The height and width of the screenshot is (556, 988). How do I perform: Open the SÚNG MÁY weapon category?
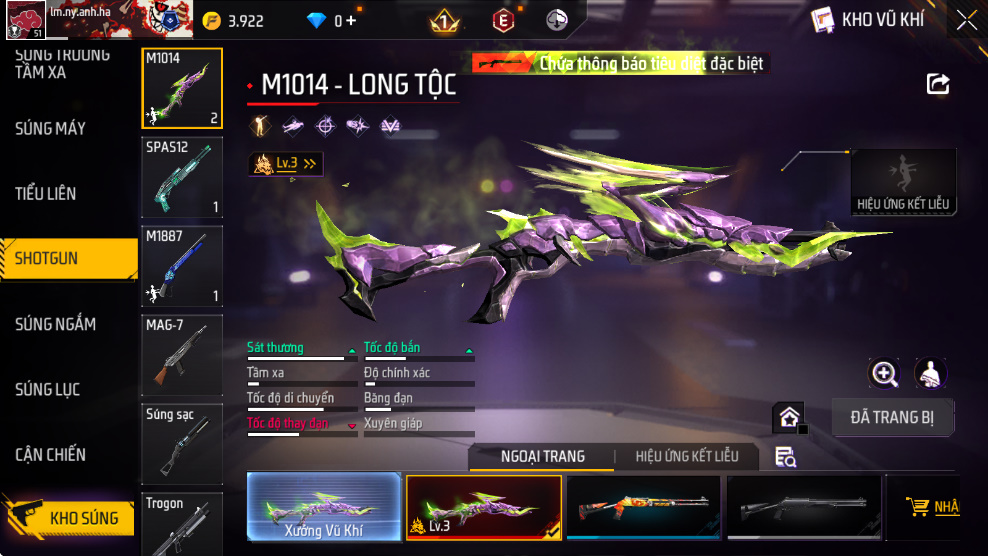pyautogui.click(x=50, y=128)
